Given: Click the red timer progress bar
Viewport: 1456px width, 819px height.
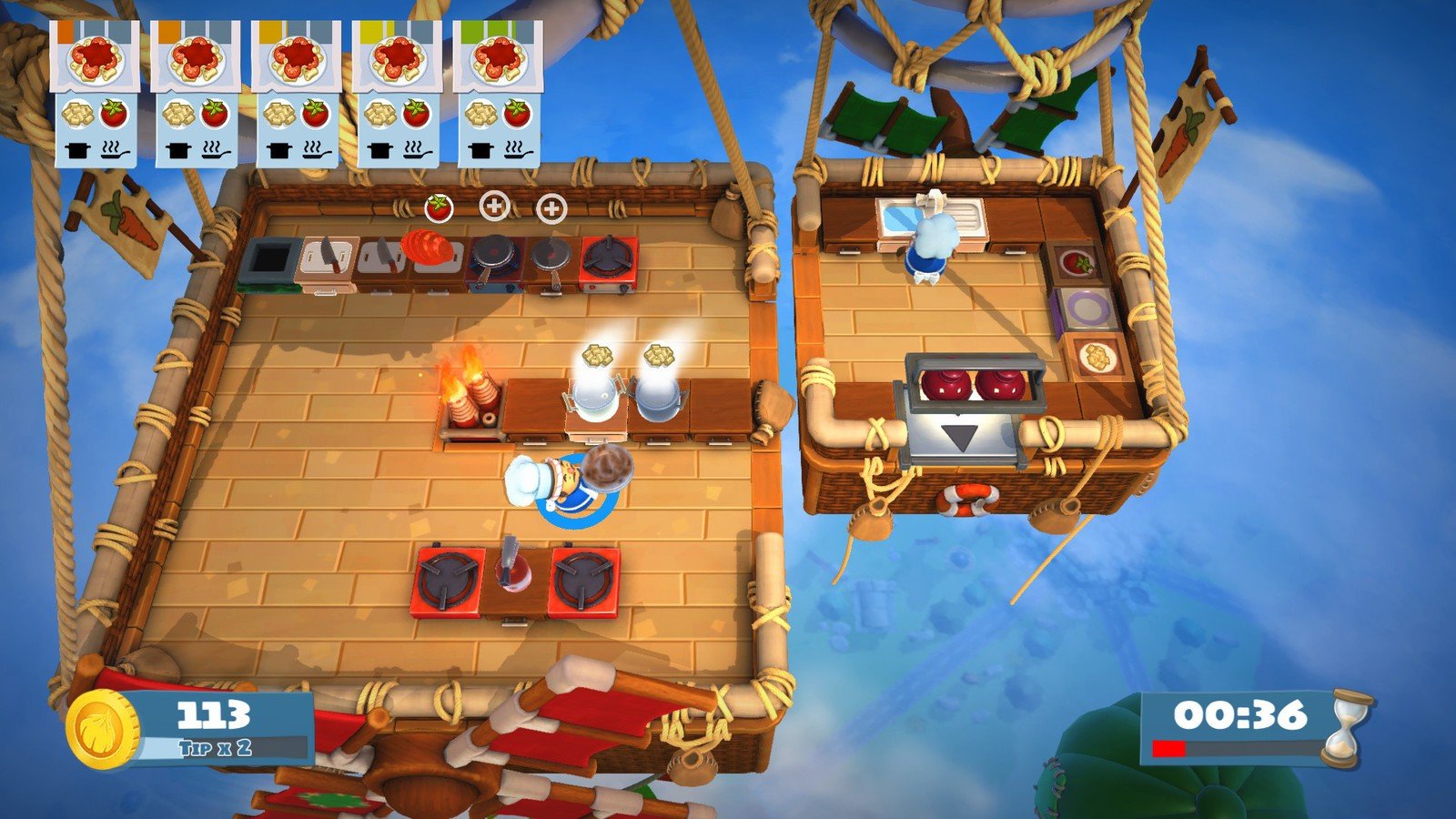Looking at the screenshot, I should (x=1169, y=749).
